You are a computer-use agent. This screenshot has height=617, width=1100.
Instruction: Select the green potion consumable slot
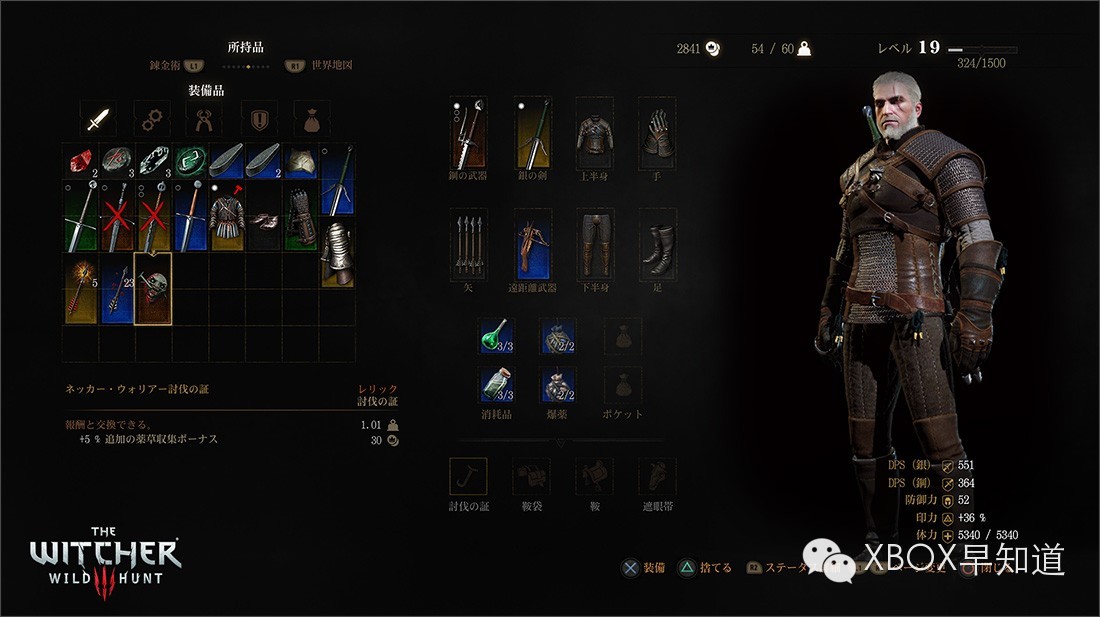tap(497, 337)
